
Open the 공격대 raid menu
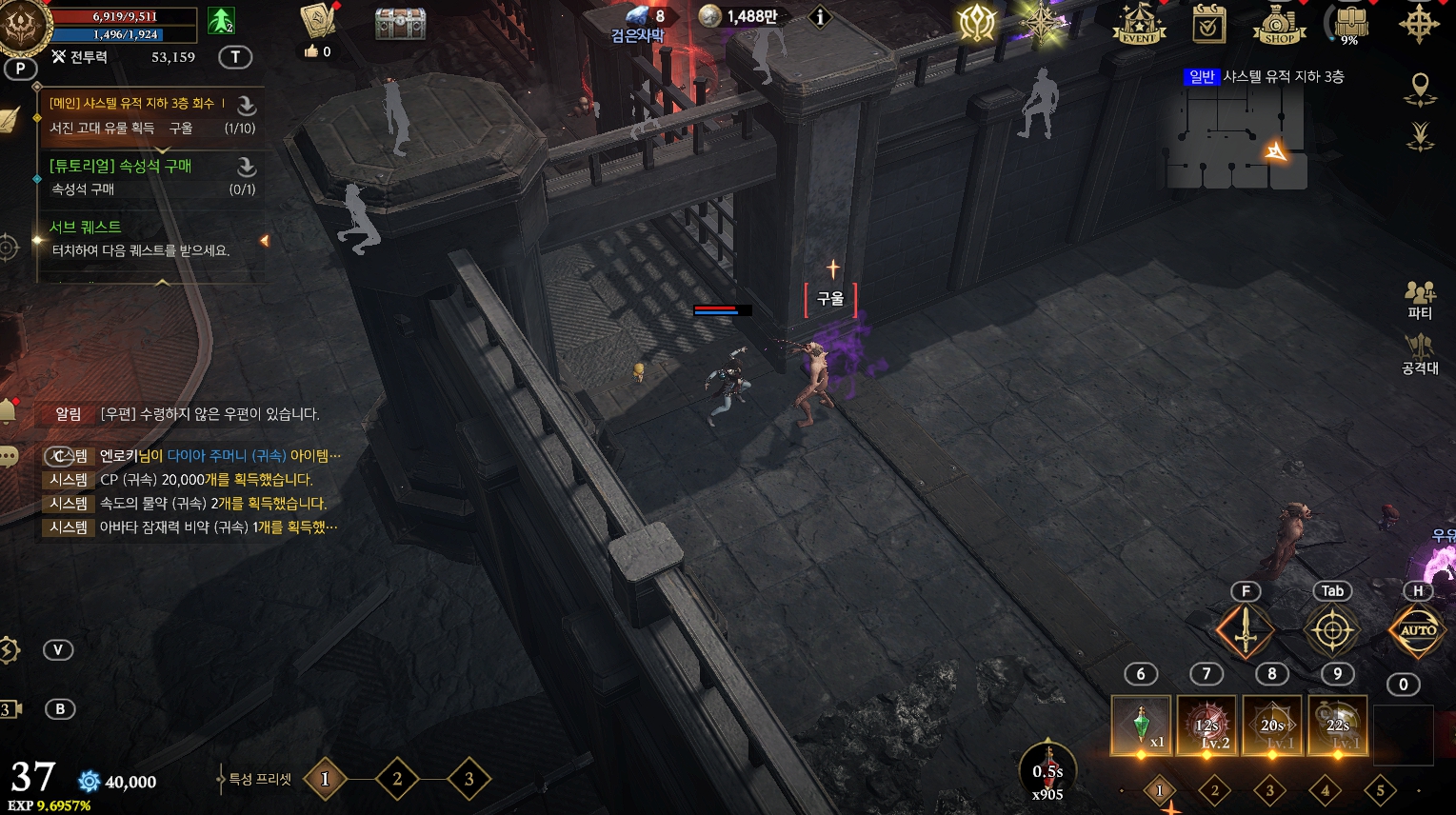tap(1420, 354)
